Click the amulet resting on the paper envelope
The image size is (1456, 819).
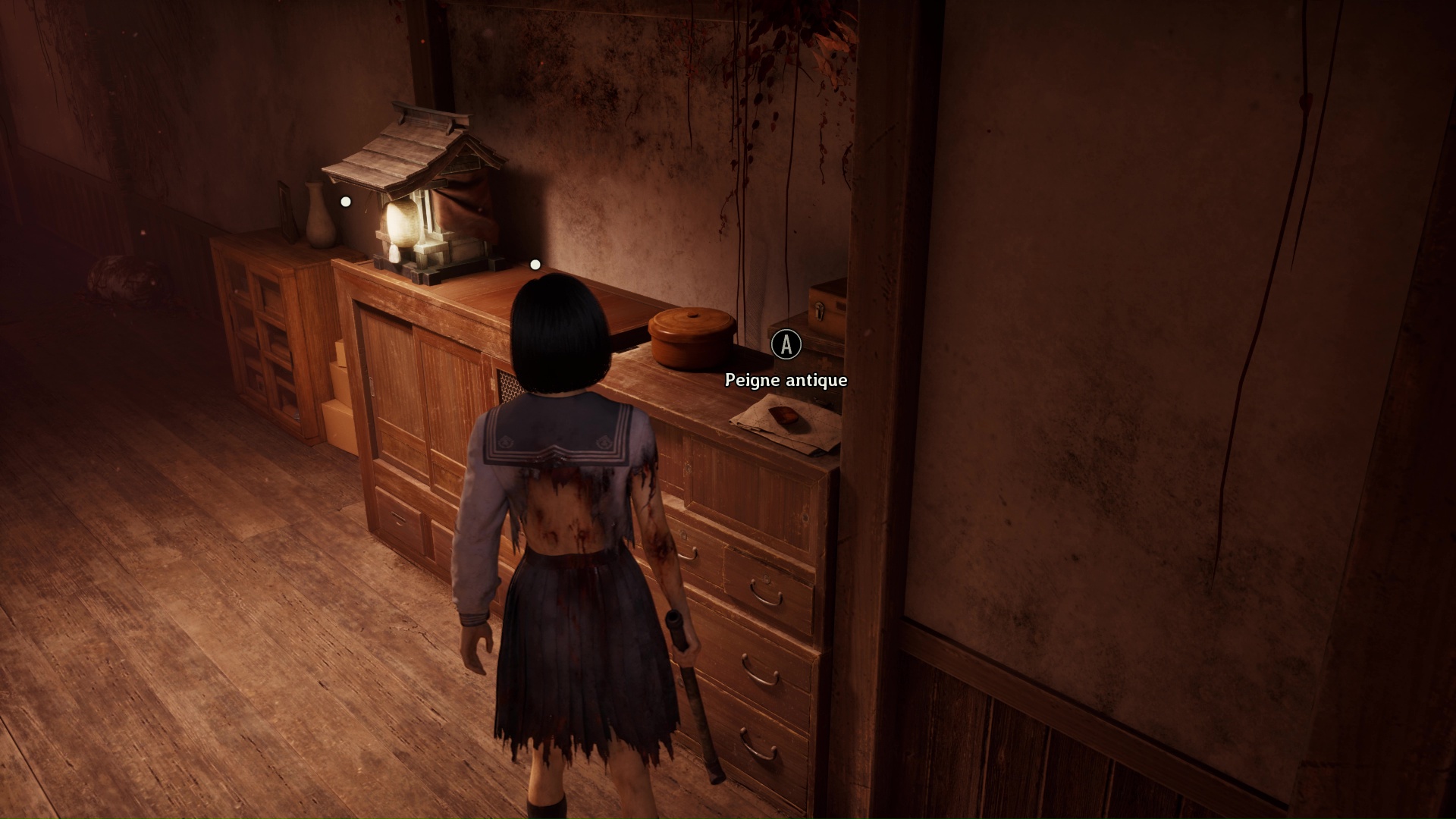pyautogui.click(x=784, y=415)
